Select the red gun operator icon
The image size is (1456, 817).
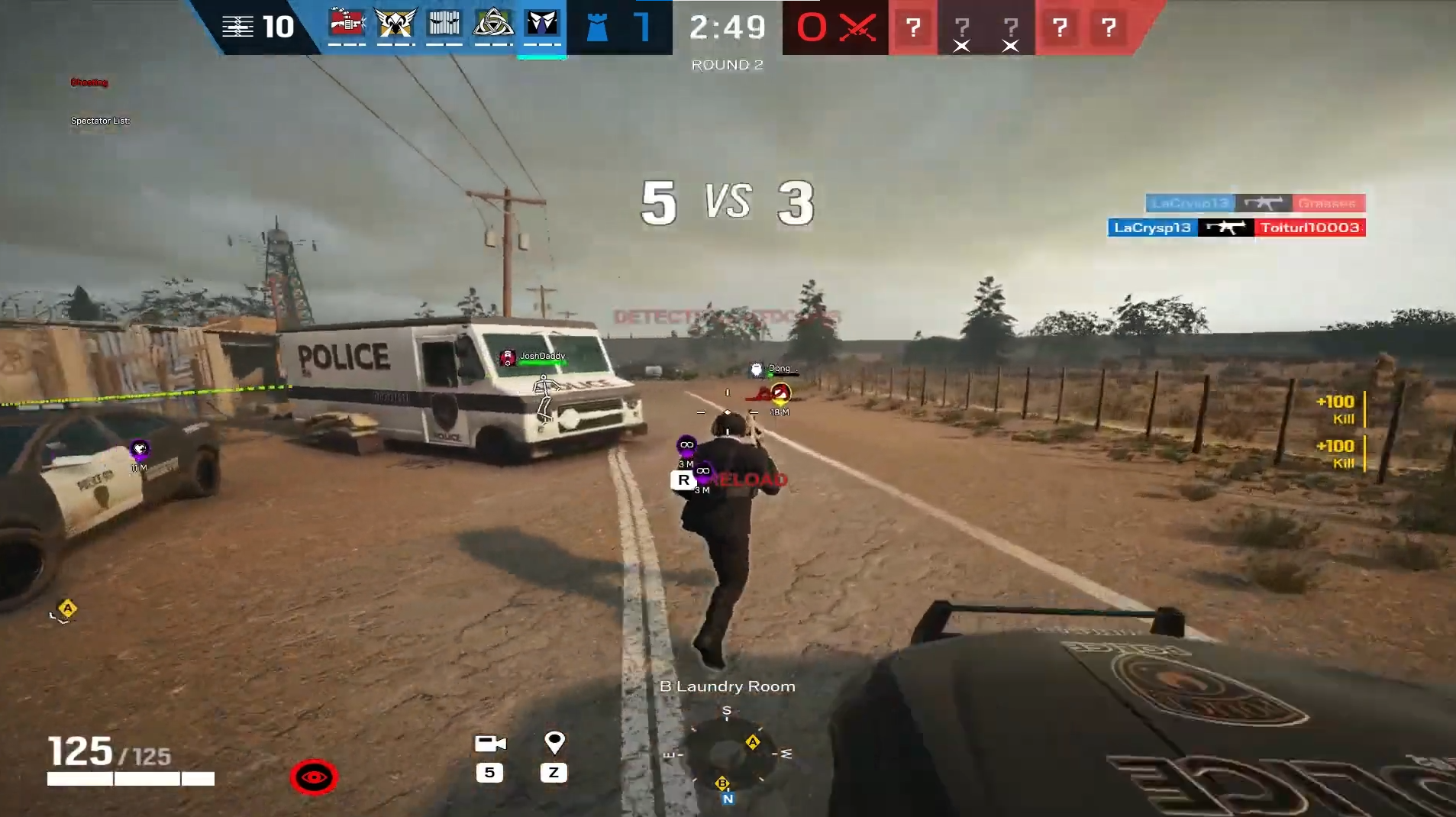347,24
